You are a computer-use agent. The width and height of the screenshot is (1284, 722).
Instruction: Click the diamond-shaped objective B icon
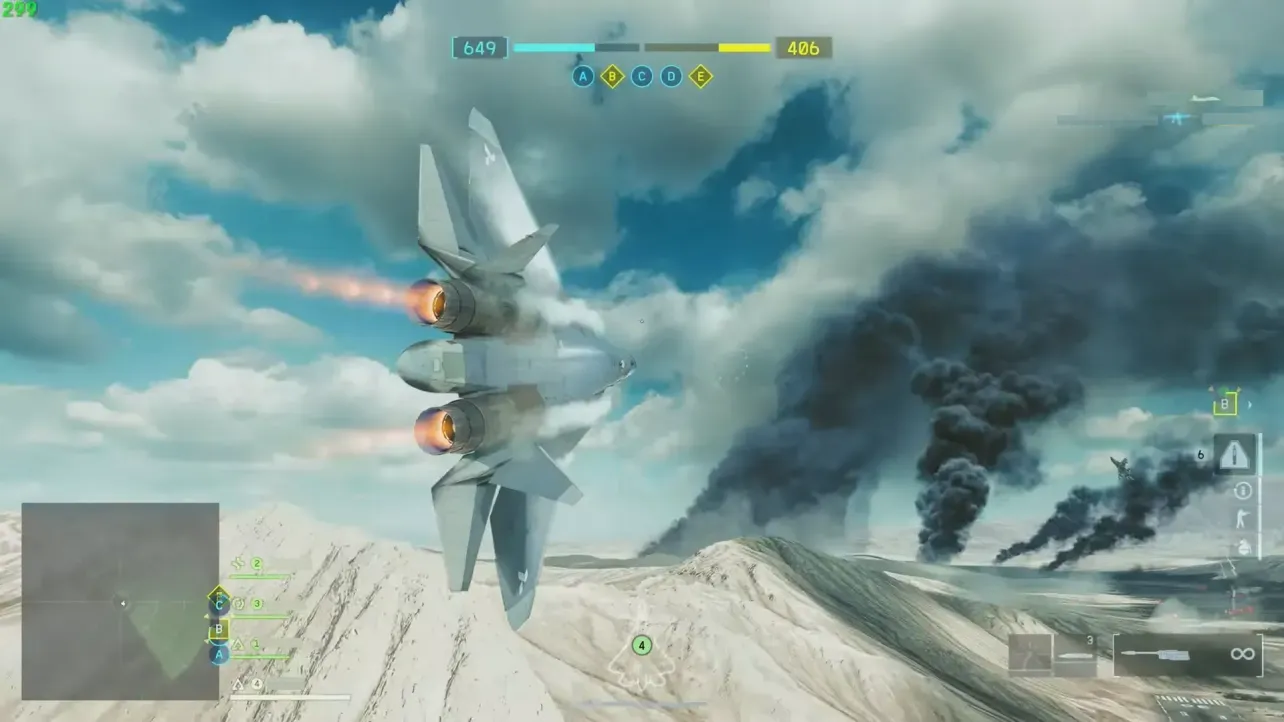tap(612, 75)
